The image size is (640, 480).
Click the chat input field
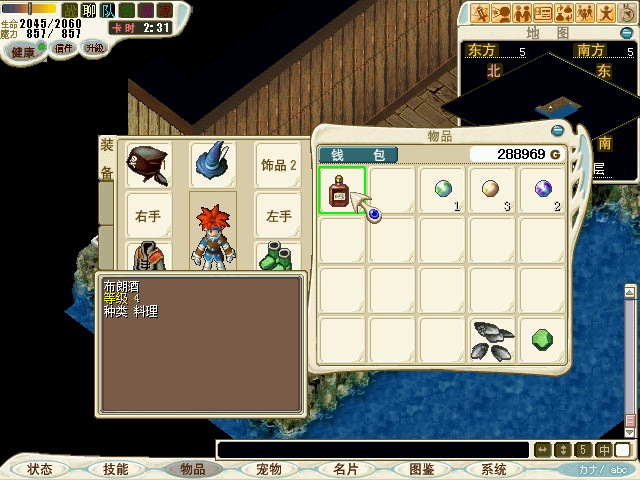pyautogui.click(x=370, y=450)
